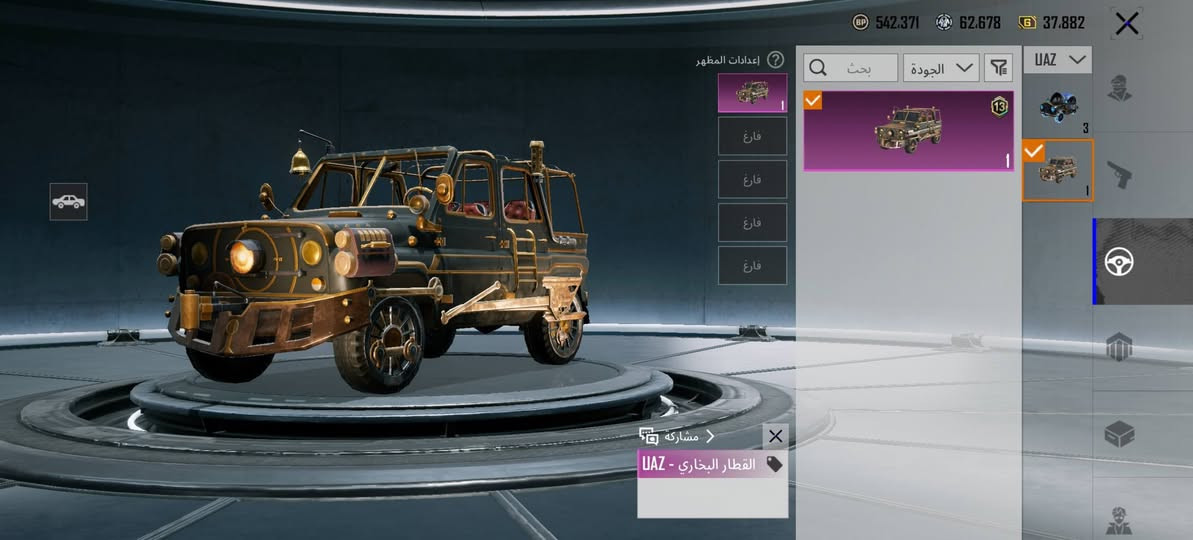Select the steampunk UAZ skin card
Image resolution: width=1193 pixels, height=540 pixels.
[908, 131]
